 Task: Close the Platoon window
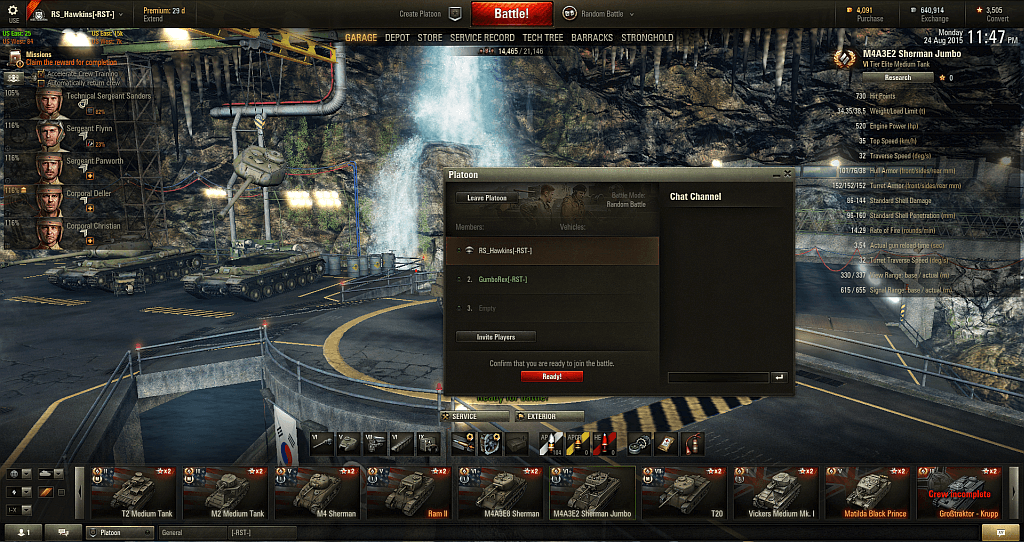pos(787,174)
